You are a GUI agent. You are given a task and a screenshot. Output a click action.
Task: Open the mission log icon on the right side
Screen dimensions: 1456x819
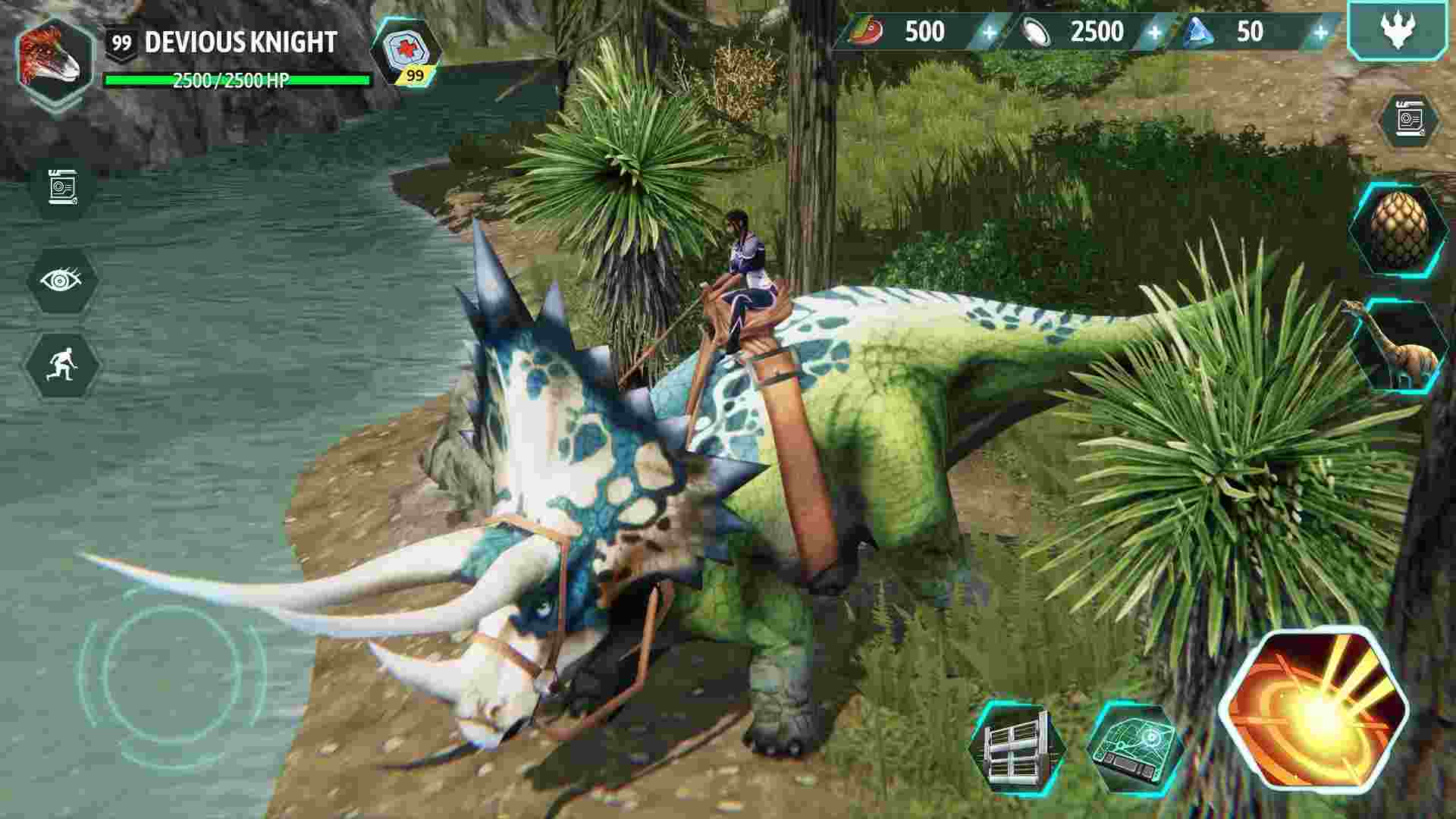[x=1407, y=118]
